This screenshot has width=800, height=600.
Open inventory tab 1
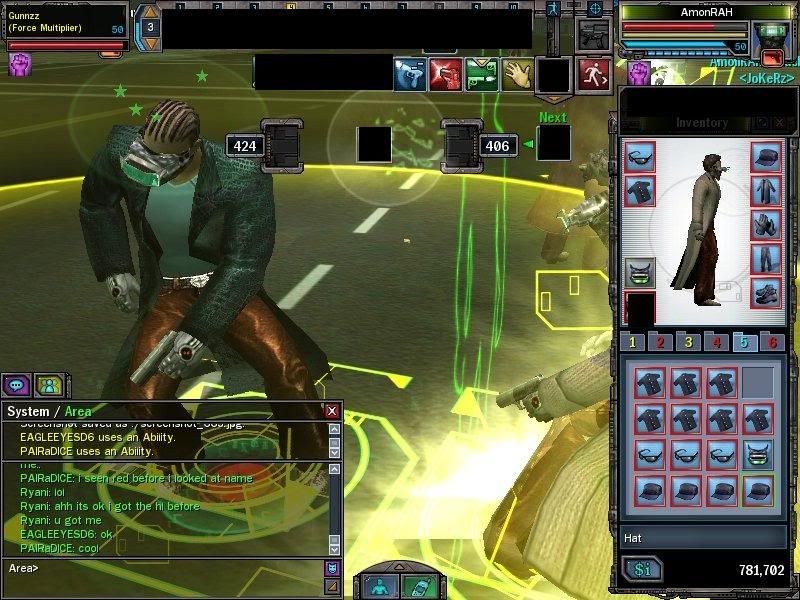(x=633, y=343)
